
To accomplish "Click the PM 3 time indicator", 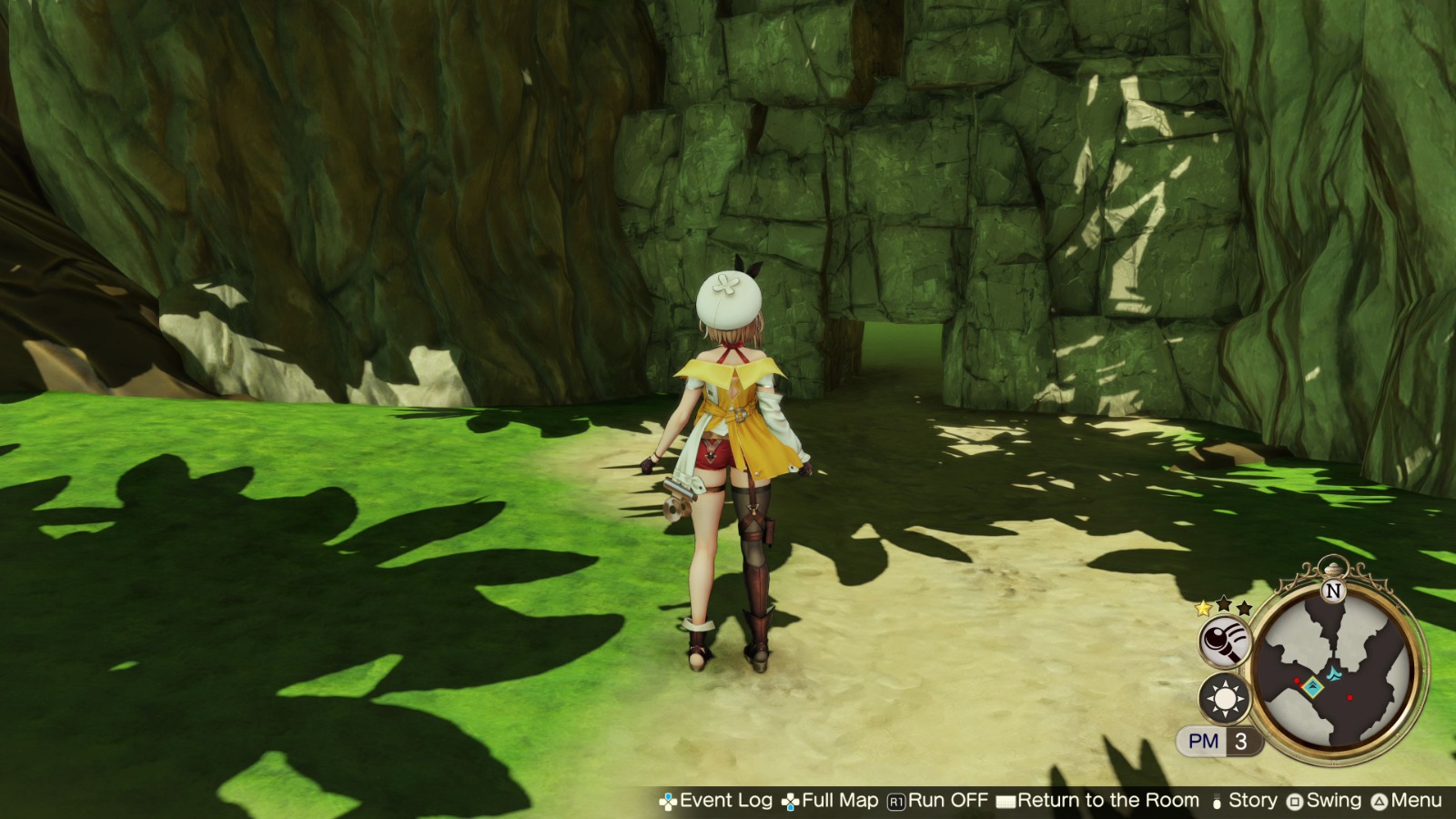I will coord(1216,740).
